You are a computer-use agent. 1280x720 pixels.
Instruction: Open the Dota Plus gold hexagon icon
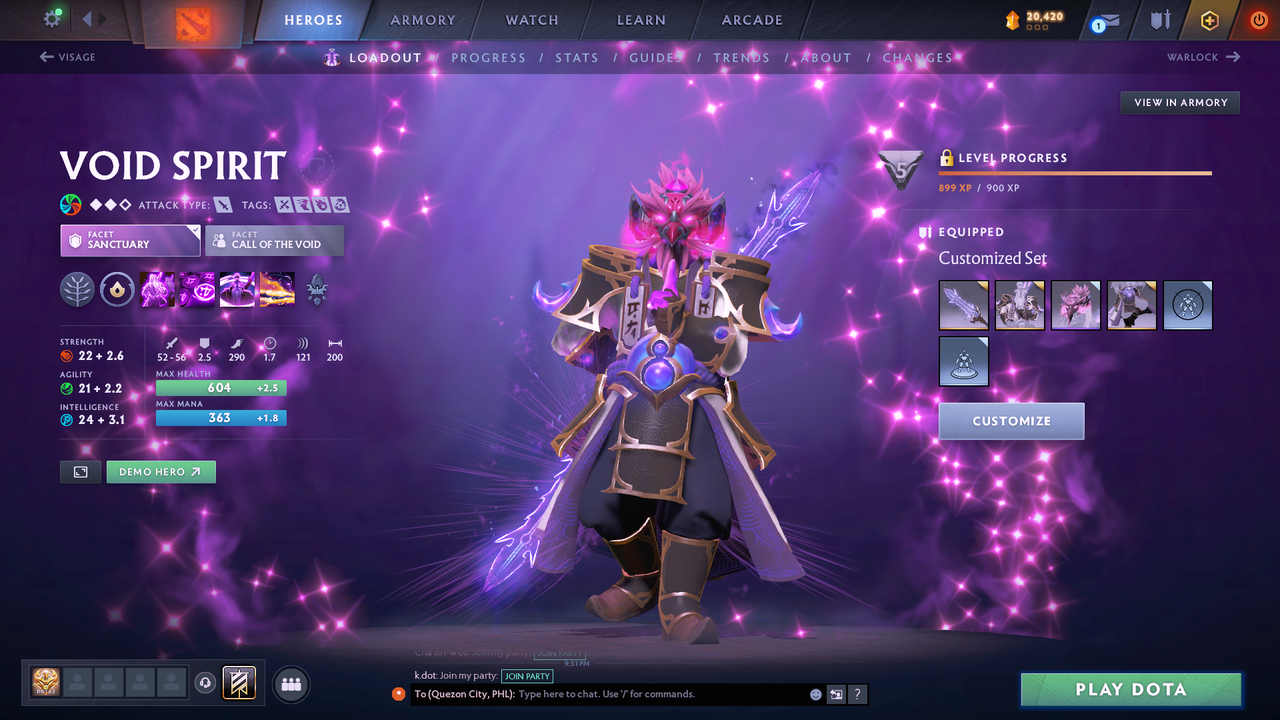pos(1209,20)
